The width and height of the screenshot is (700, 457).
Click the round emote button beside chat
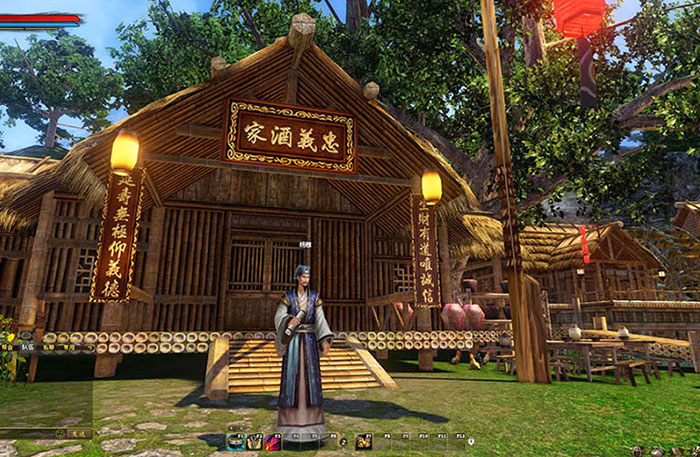[60, 434]
